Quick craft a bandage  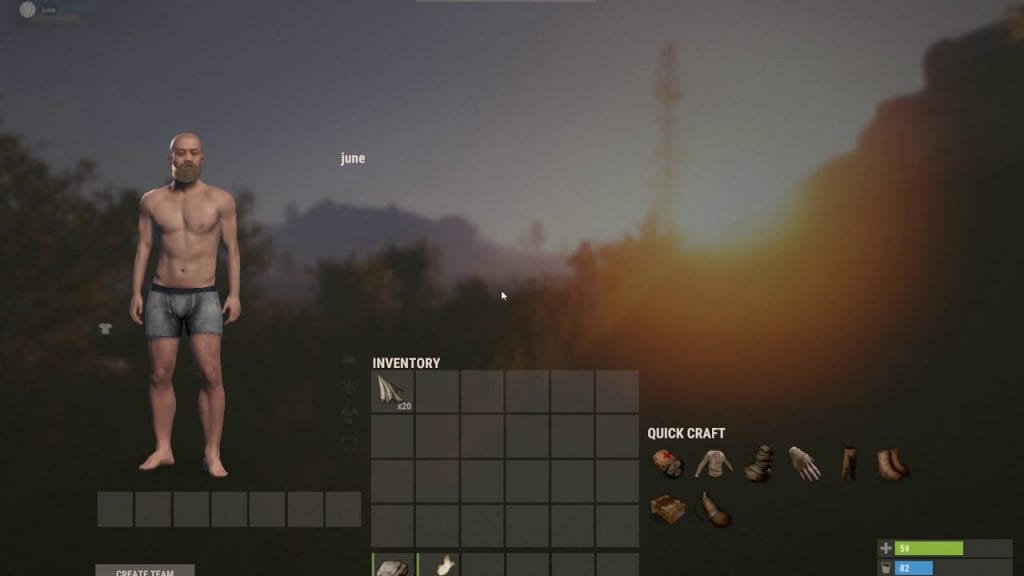click(667, 464)
